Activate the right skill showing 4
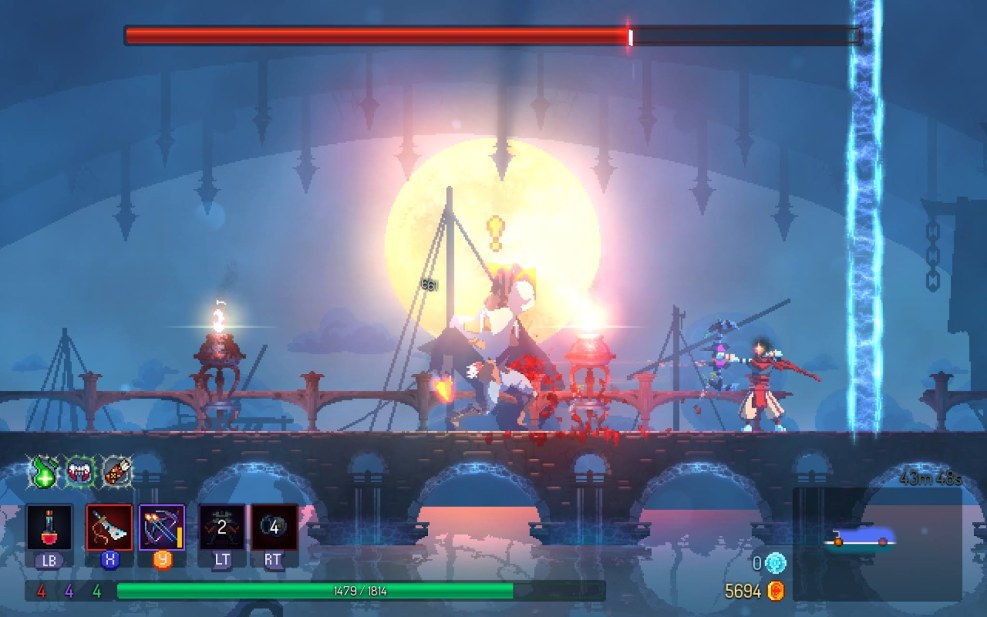987x617 pixels. (x=274, y=527)
